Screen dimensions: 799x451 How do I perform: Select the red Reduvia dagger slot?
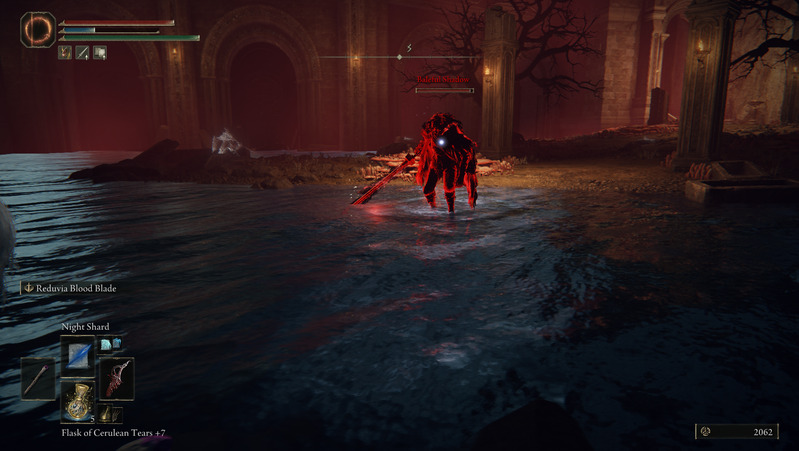point(117,379)
